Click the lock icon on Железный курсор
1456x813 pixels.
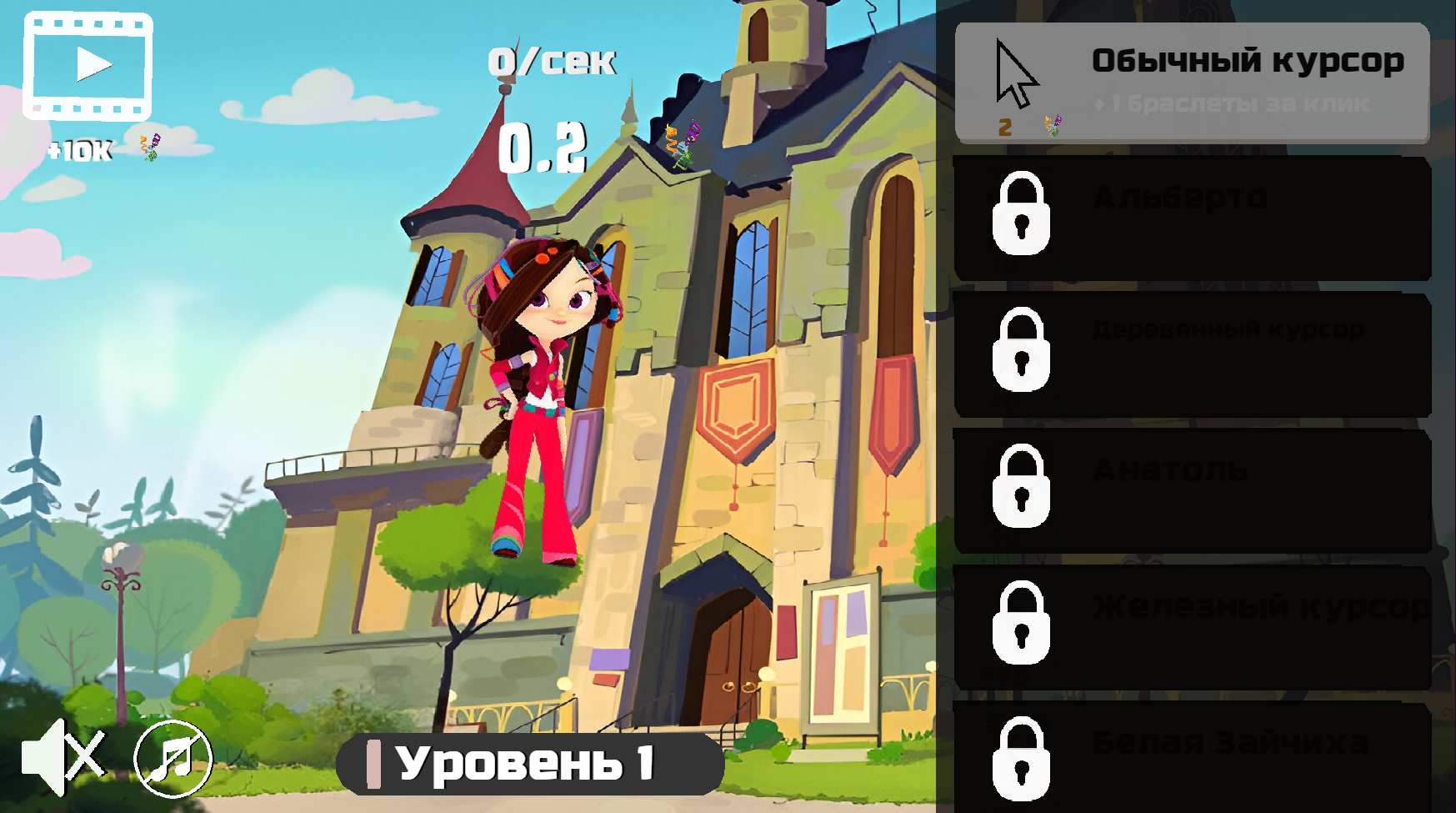click(x=1021, y=625)
